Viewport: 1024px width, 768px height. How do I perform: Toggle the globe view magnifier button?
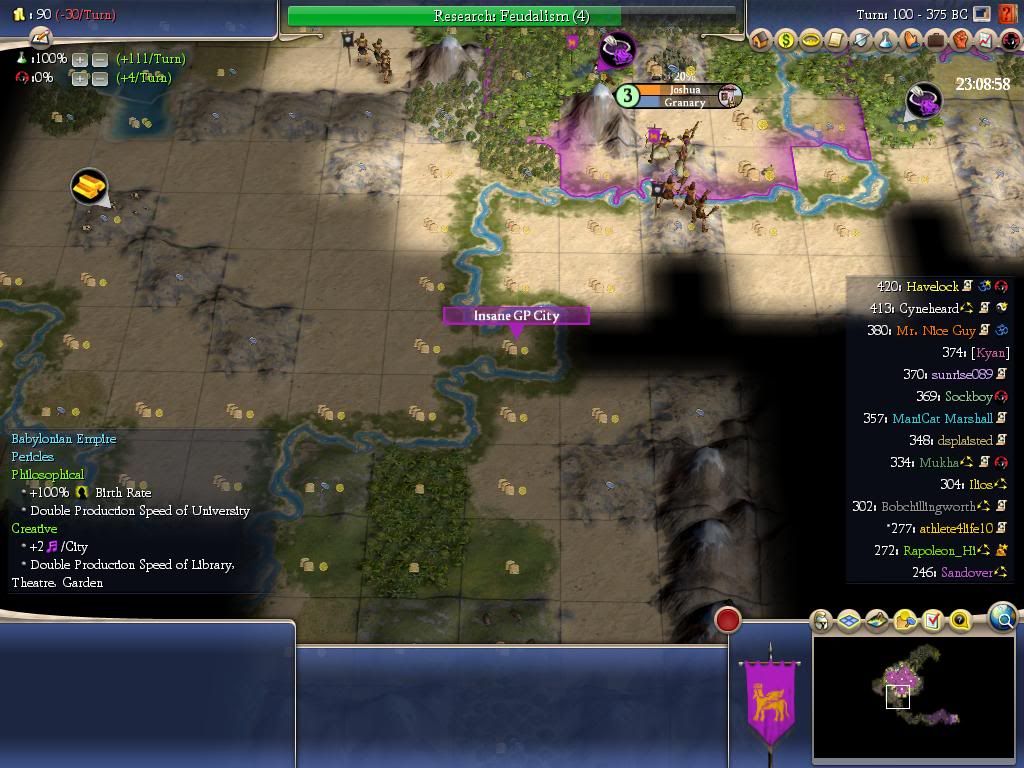click(x=1002, y=618)
